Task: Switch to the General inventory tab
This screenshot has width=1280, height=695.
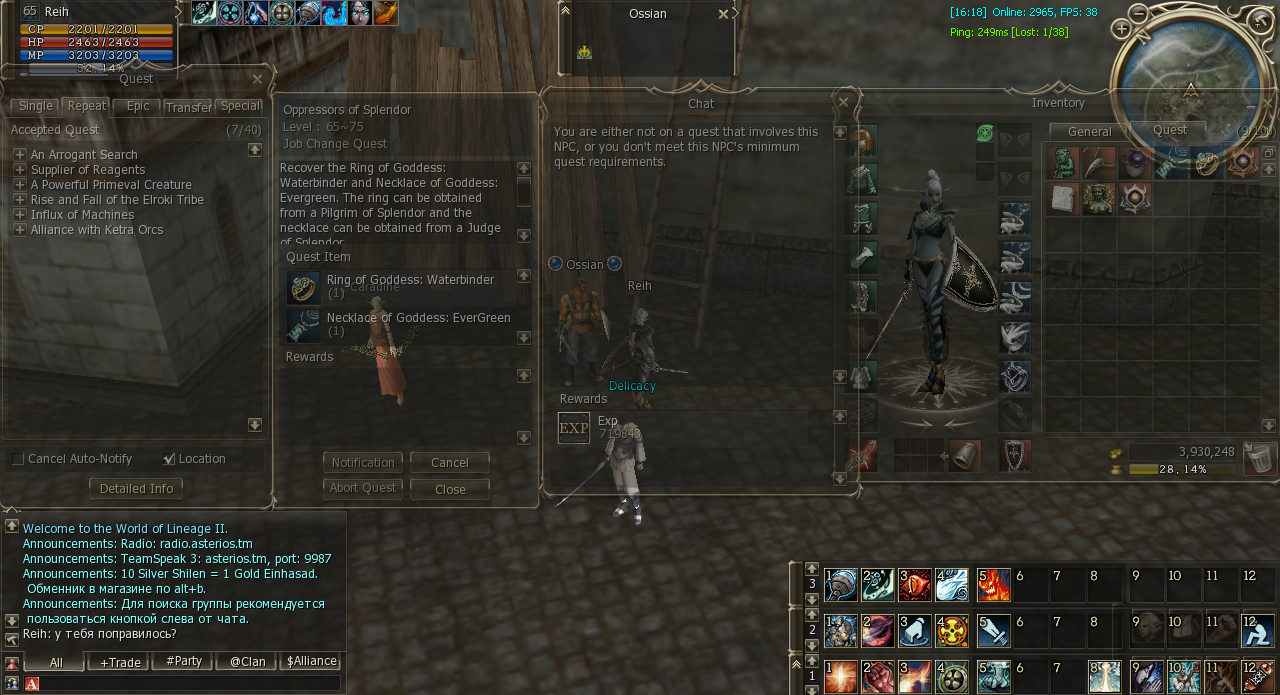Action: click(1089, 131)
